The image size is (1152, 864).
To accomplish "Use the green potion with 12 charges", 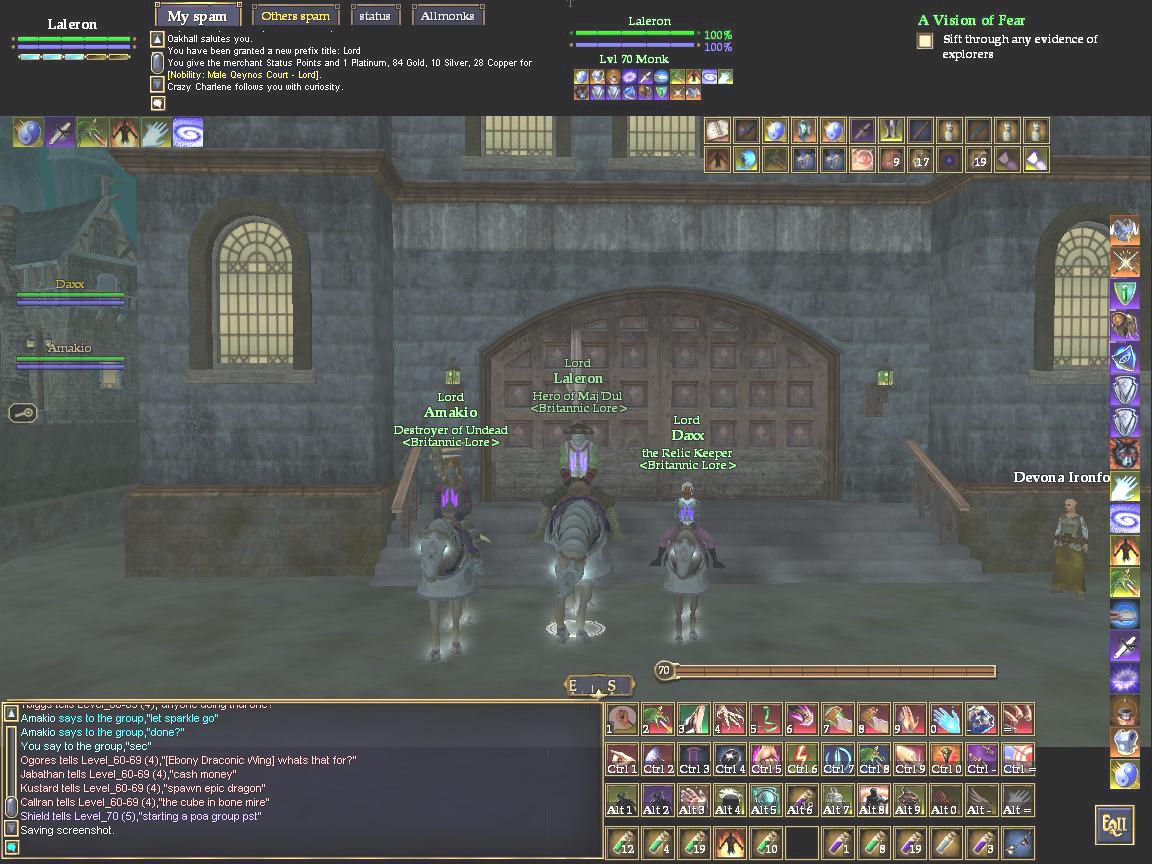I will (x=621, y=842).
